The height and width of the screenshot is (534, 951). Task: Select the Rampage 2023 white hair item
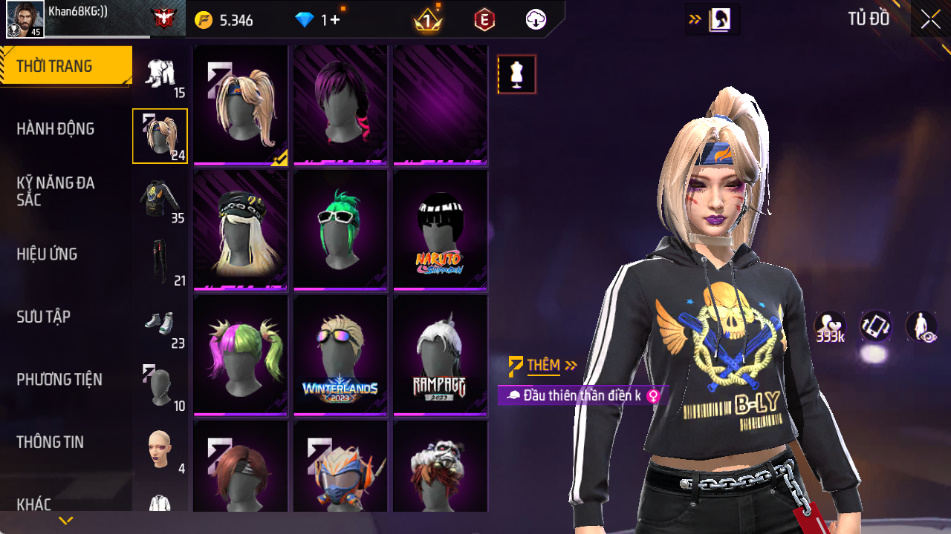tap(440, 355)
